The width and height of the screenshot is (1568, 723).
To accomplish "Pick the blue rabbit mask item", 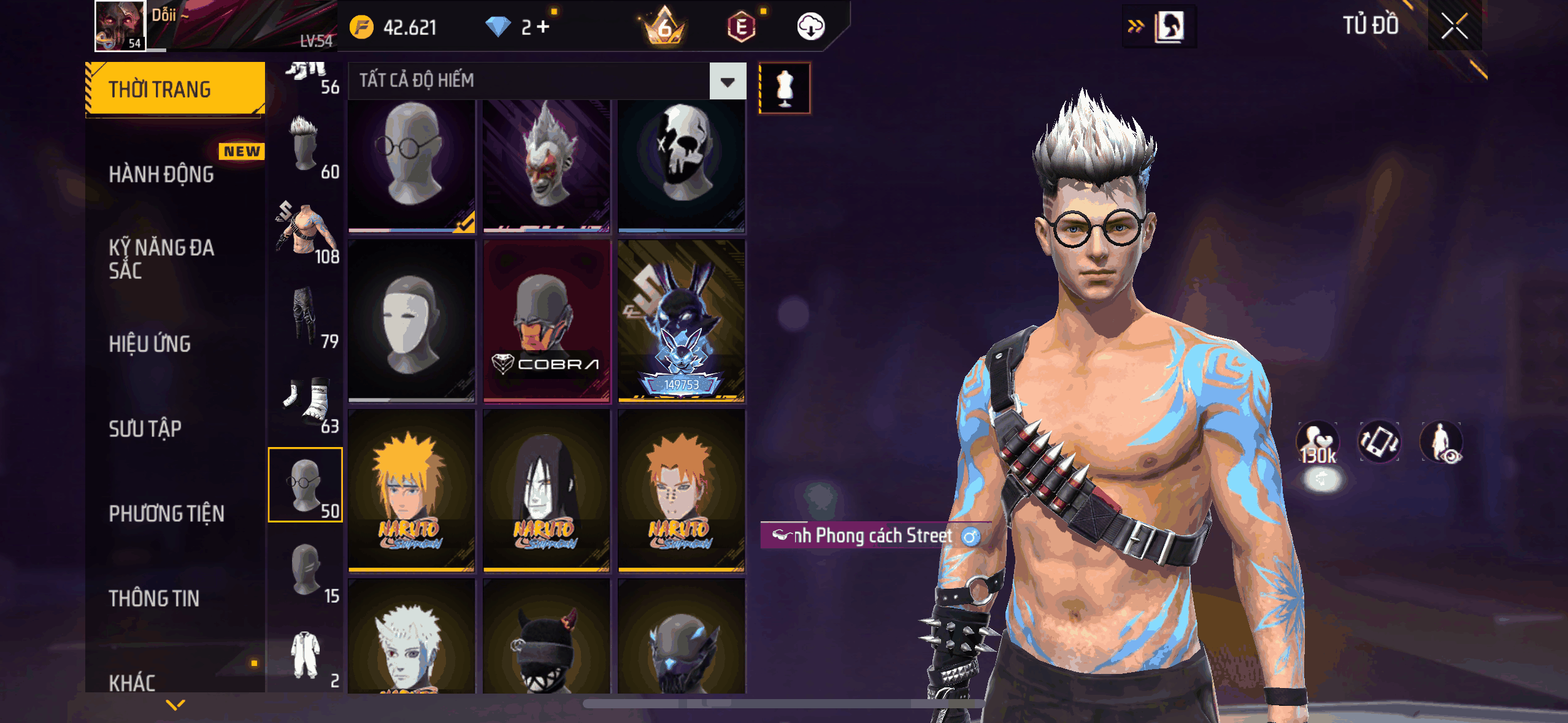I will coord(682,321).
